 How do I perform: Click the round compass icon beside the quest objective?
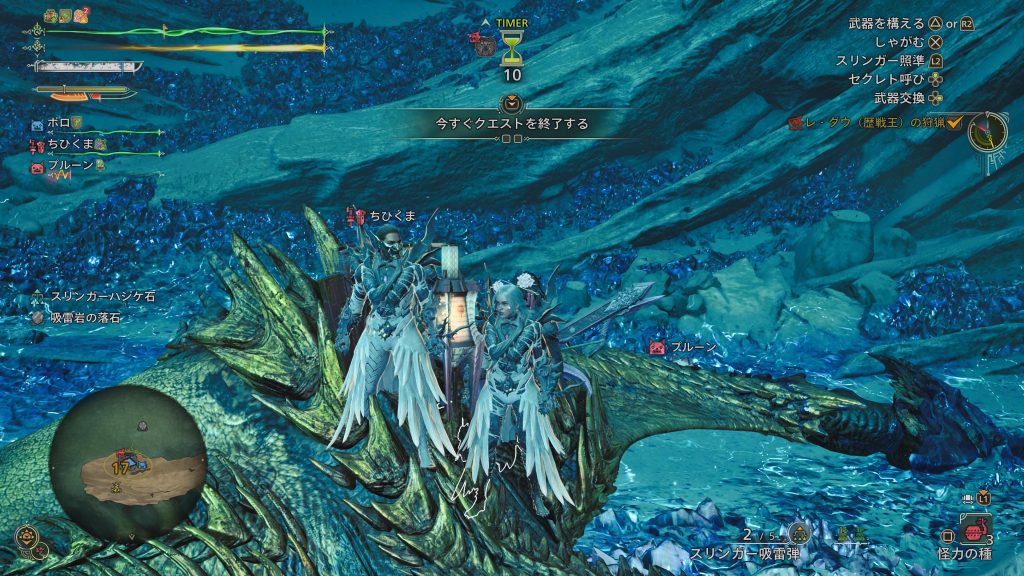point(986,132)
